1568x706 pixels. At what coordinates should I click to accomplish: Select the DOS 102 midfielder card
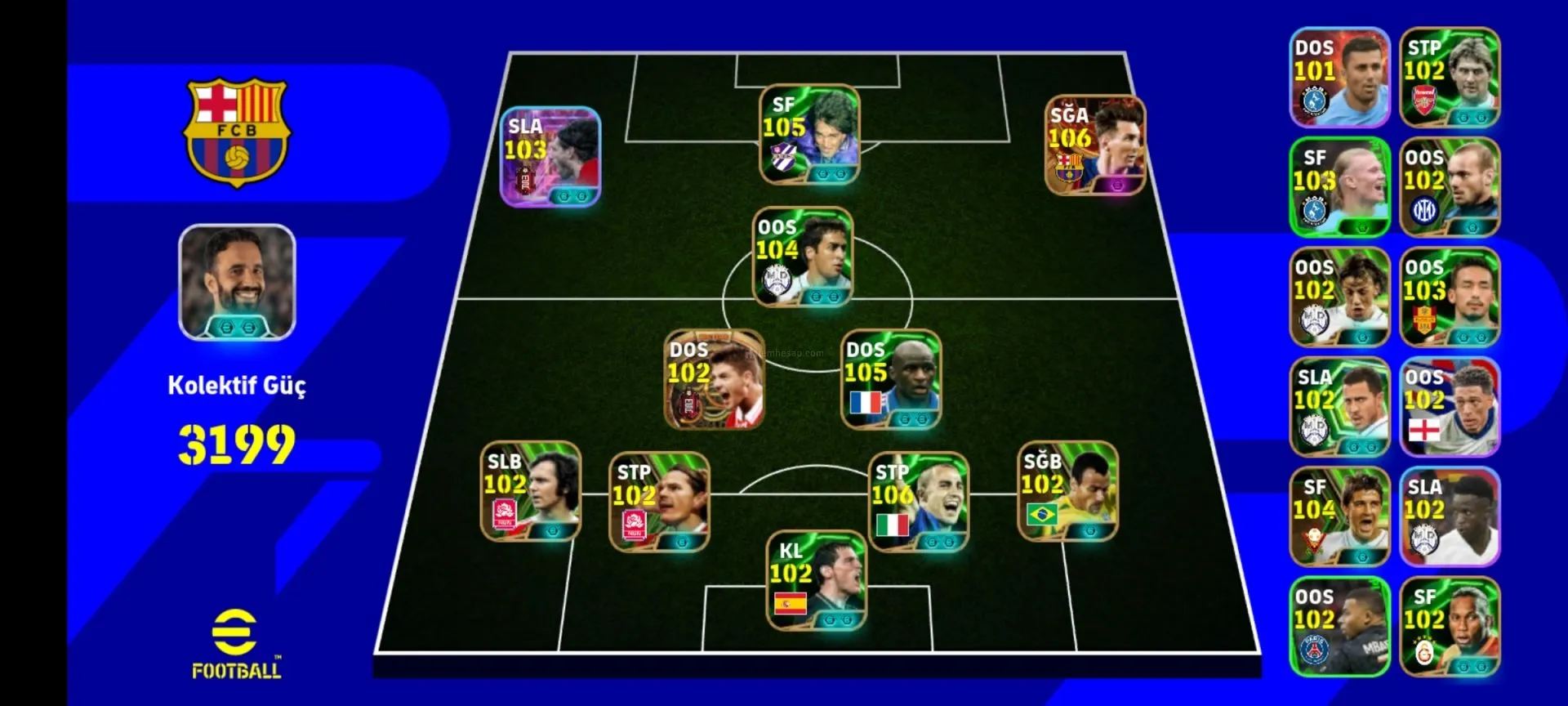pos(715,379)
